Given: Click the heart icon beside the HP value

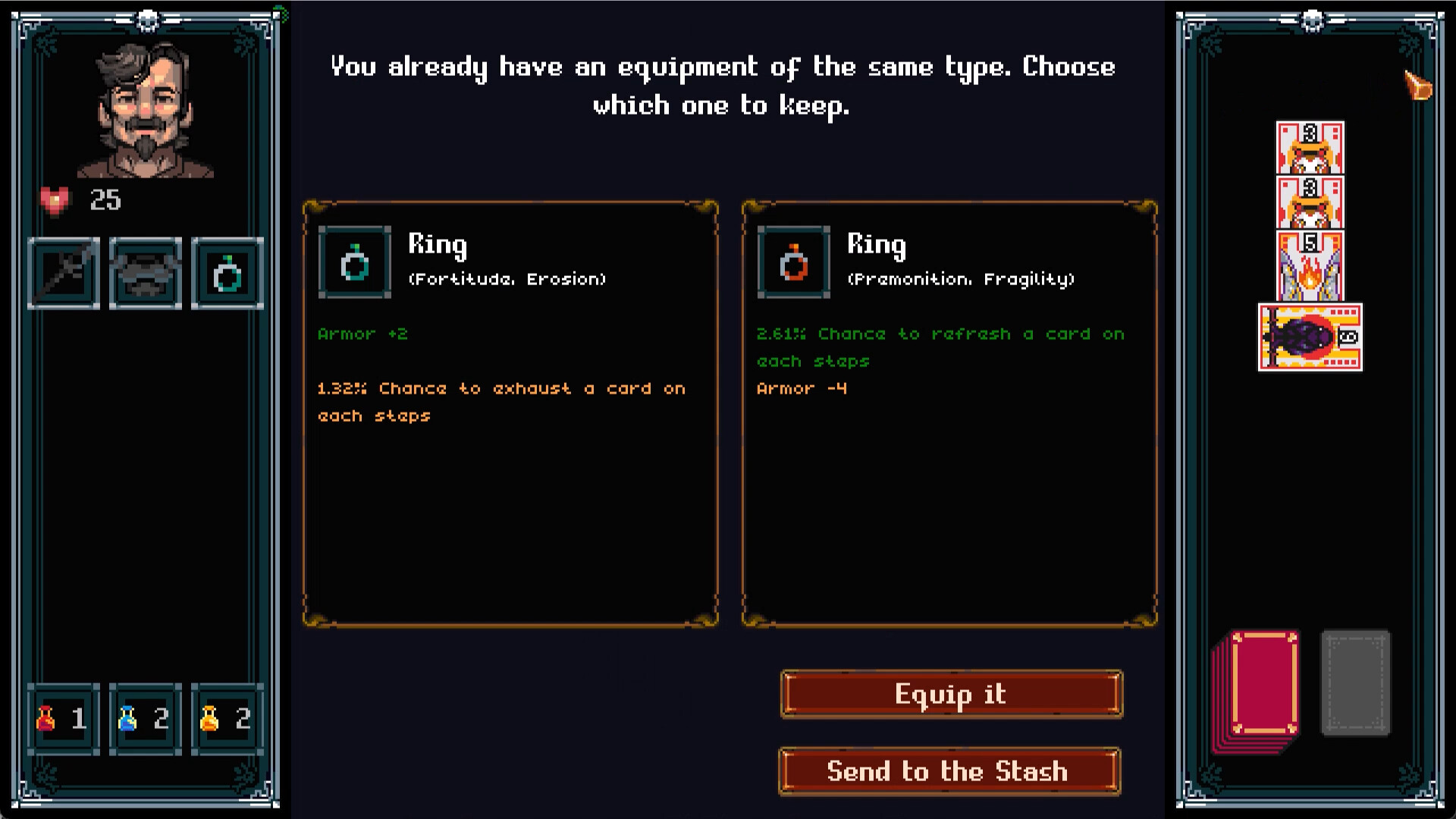Looking at the screenshot, I should 54,200.
